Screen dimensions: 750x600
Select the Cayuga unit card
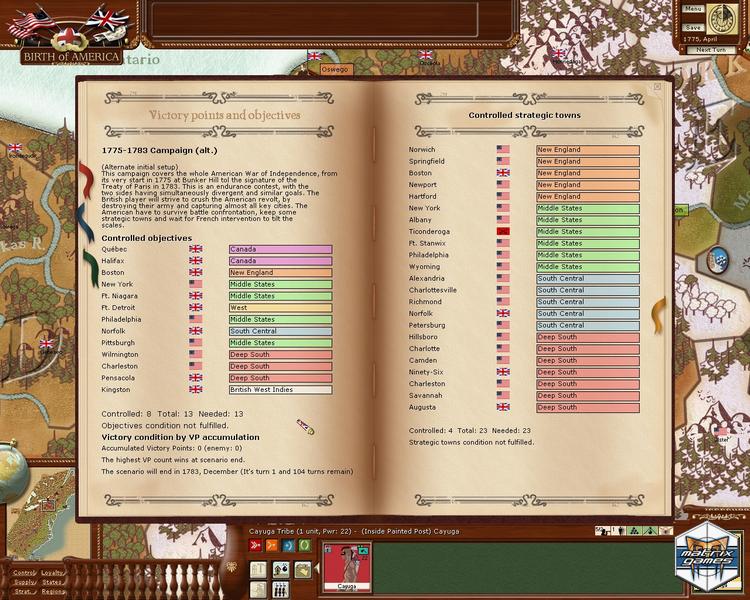tap(348, 565)
